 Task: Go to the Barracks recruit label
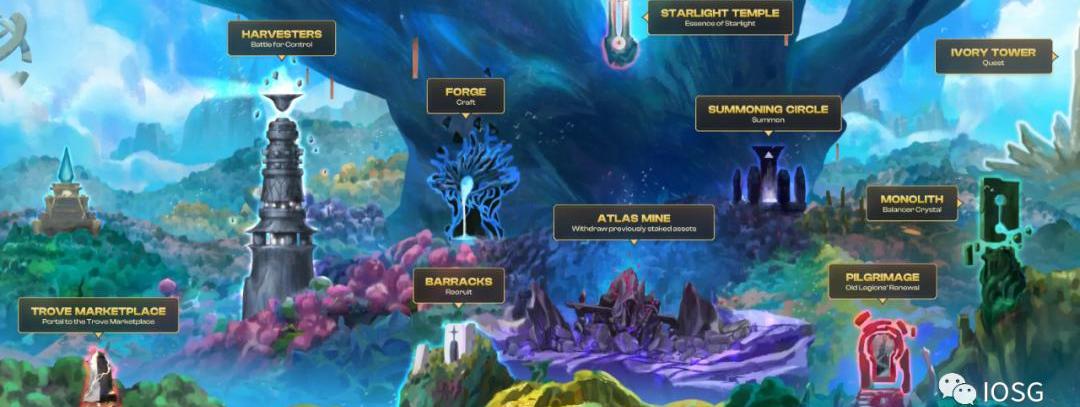coord(458,285)
